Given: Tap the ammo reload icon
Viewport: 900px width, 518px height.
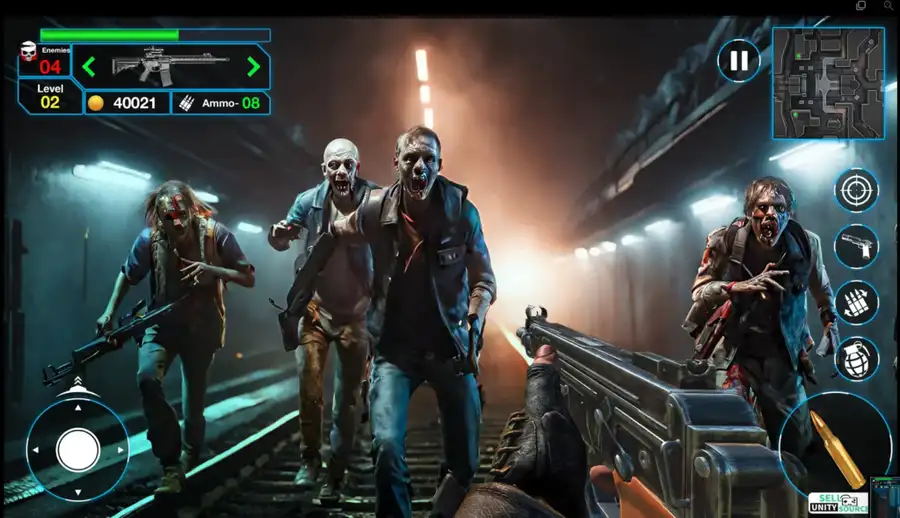Looking at the screenshot, I should click(x=856, y=302).
